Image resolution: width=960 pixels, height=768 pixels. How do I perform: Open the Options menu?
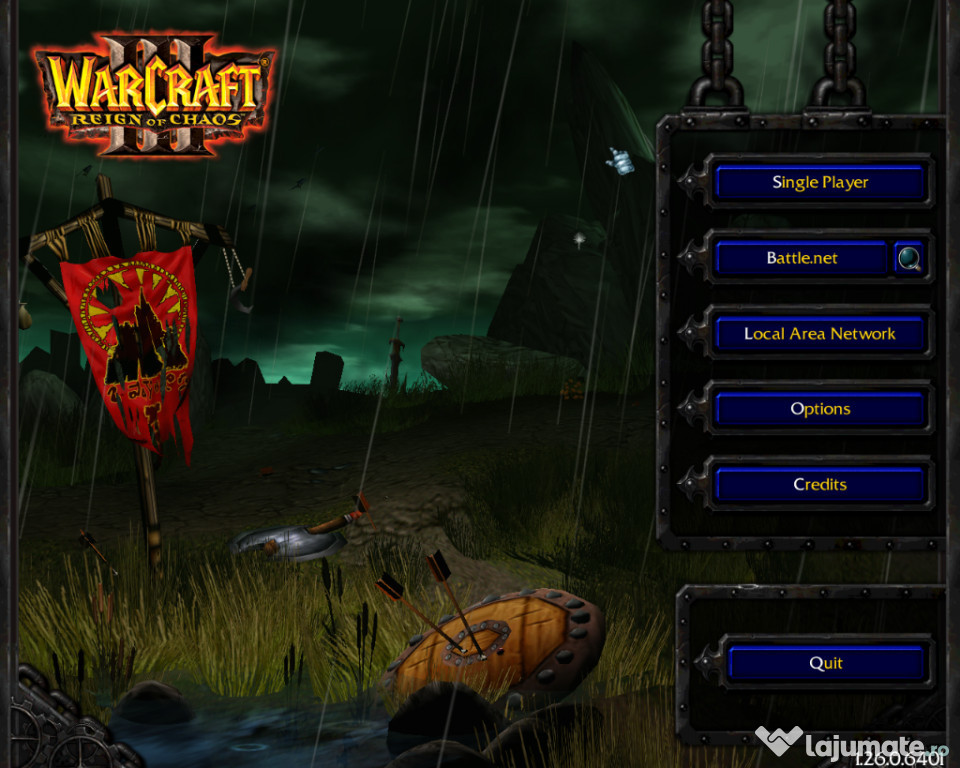(820, 409)
